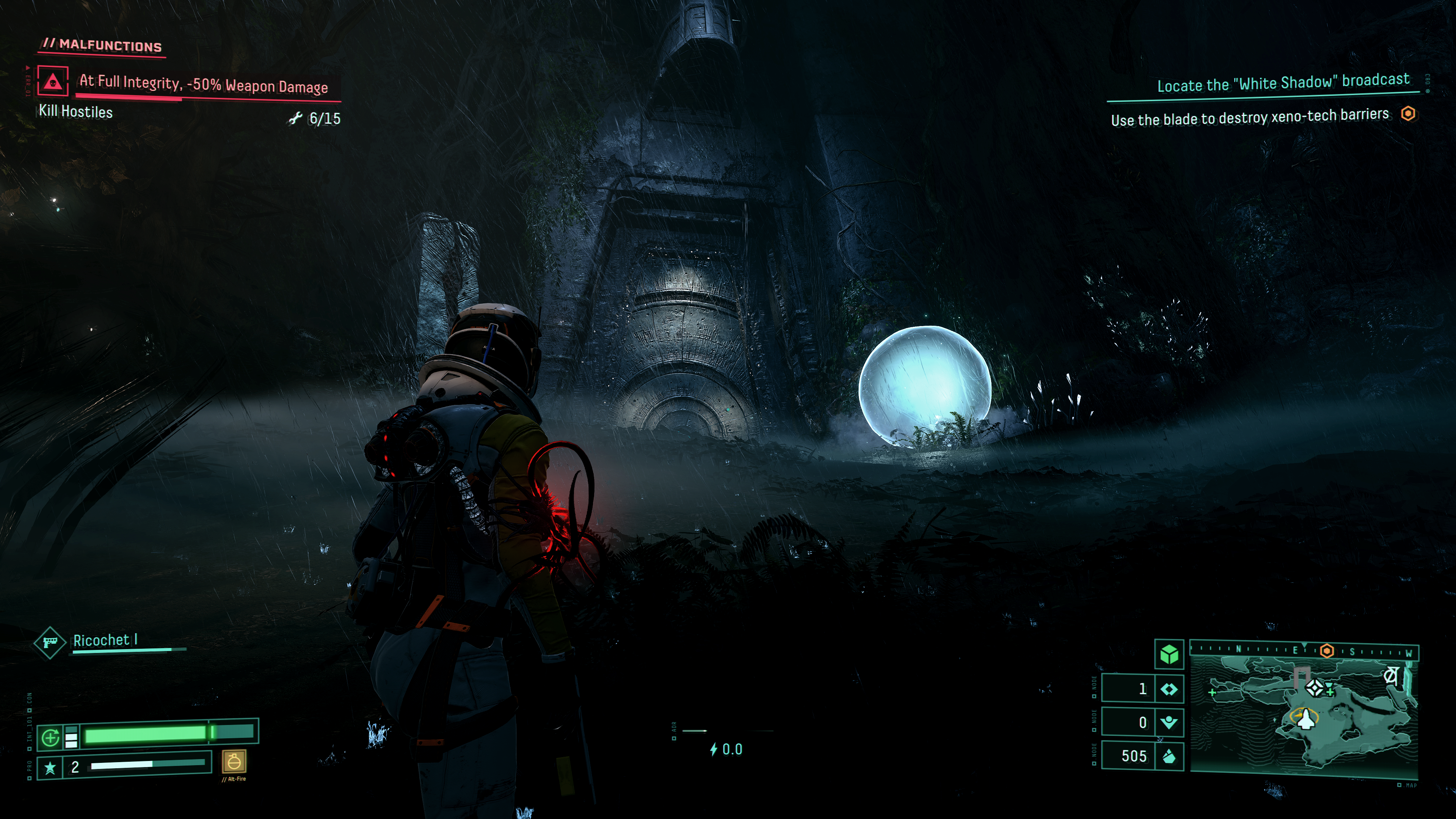Screen dimensions: 1456x819
Task: Select the Malfunctions header label
Action: click(x=103, y=45)
